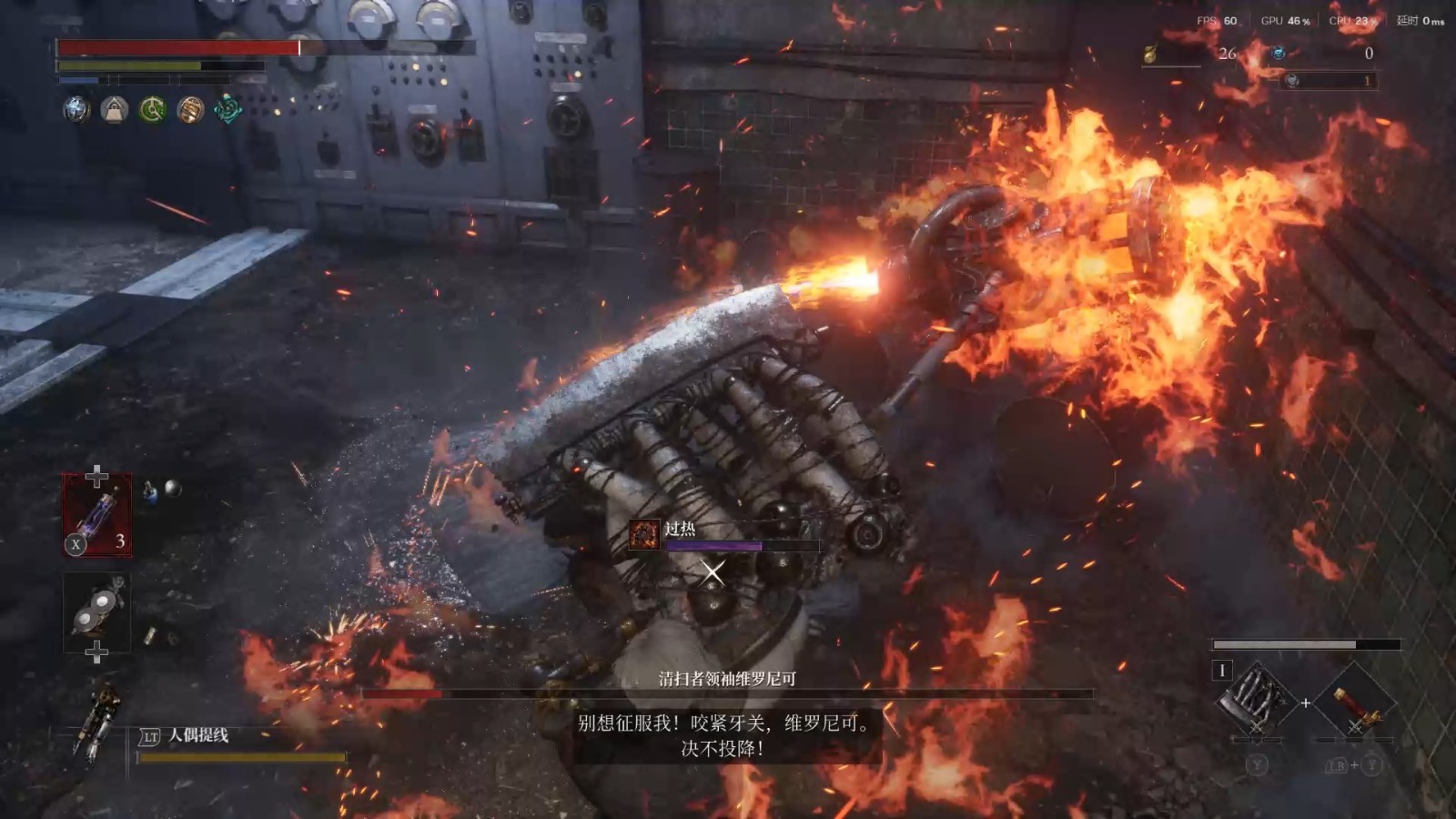Click the teal diamond-shaped buff icon
Viewport: 1456px width, 819px height.
click(x=227, y=110)
